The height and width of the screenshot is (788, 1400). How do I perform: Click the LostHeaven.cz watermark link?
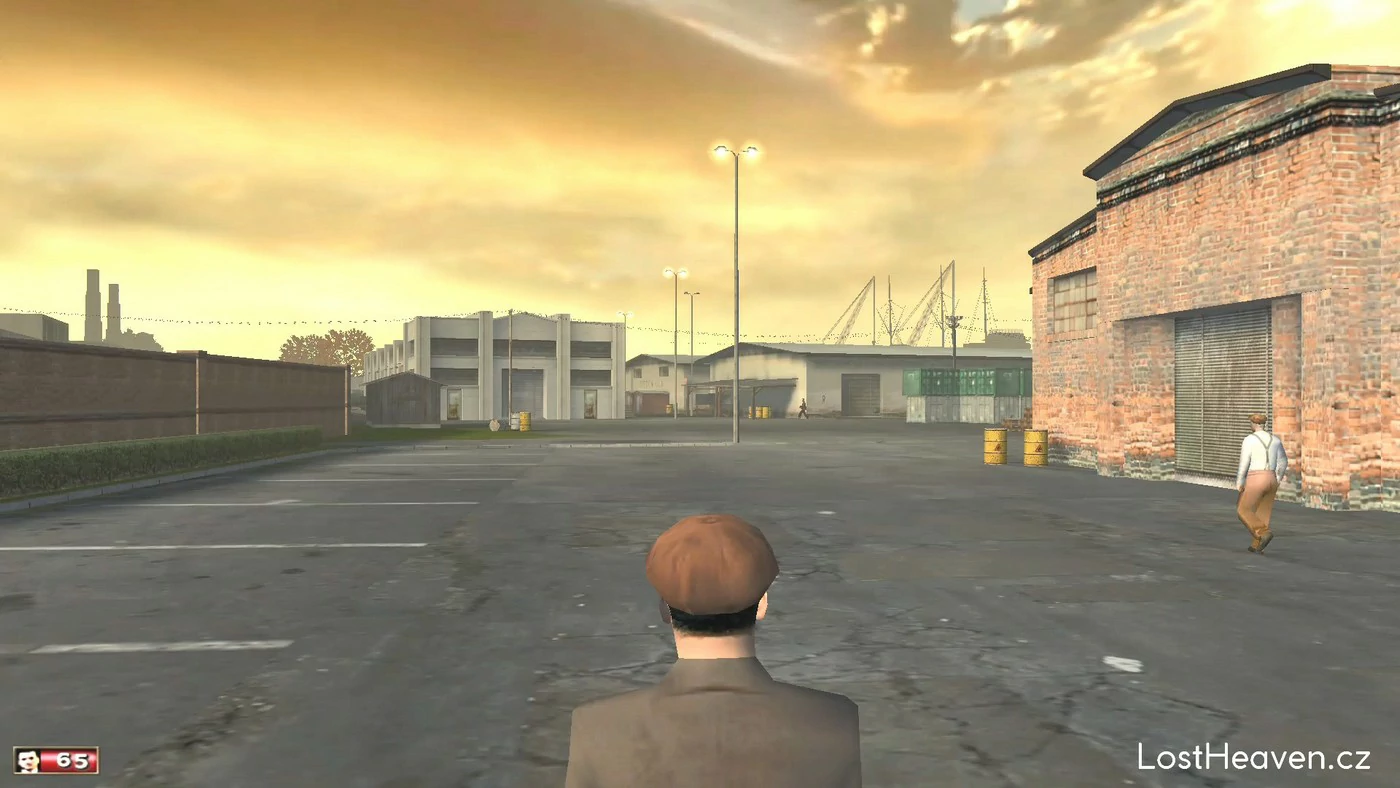coord(1253,757)
